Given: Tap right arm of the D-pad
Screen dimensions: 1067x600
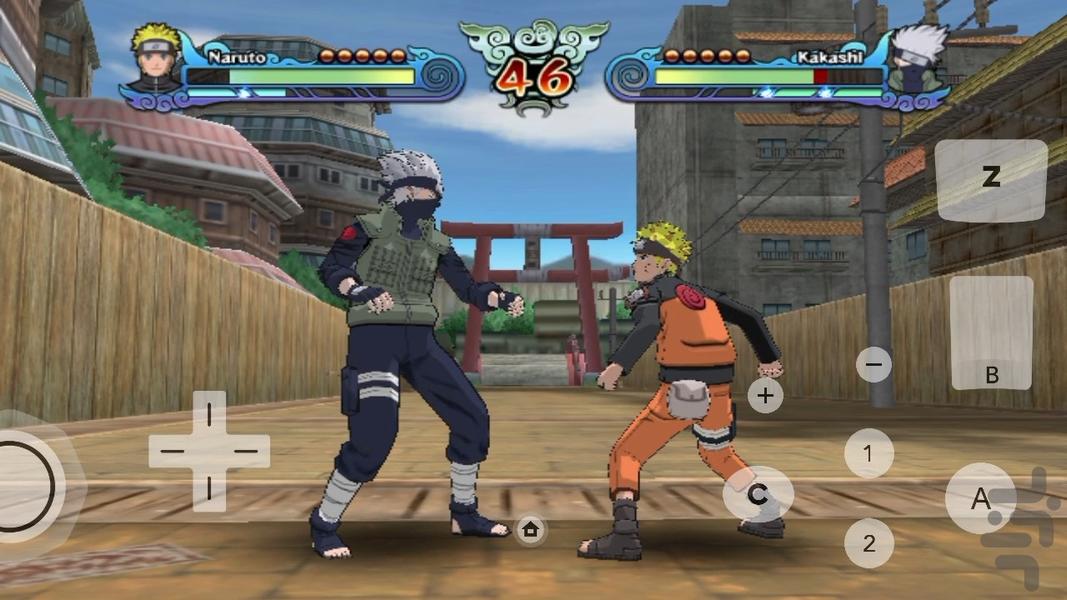Looking at the screenshot, I should coord(247,451).
